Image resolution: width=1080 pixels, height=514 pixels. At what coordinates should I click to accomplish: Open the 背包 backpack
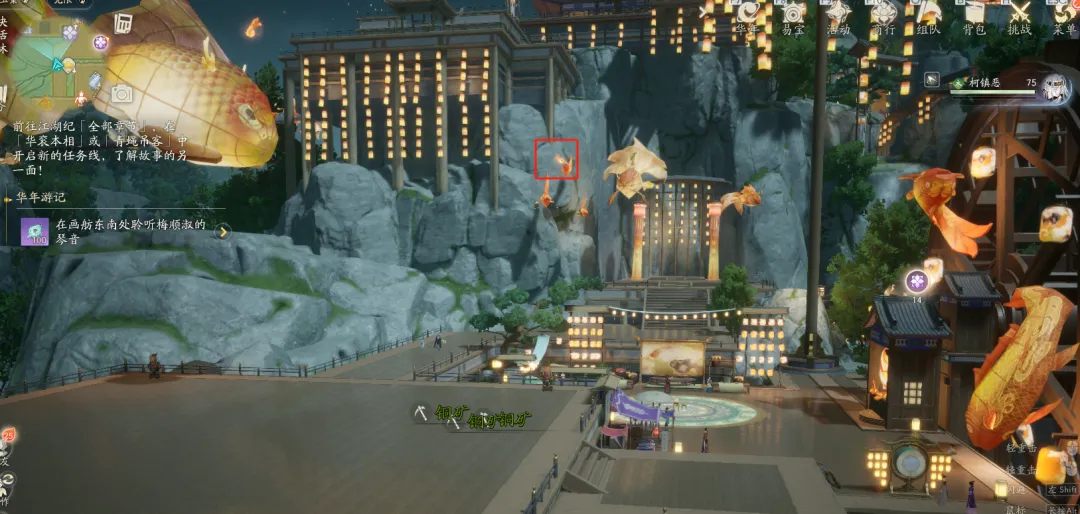(973, 14)
